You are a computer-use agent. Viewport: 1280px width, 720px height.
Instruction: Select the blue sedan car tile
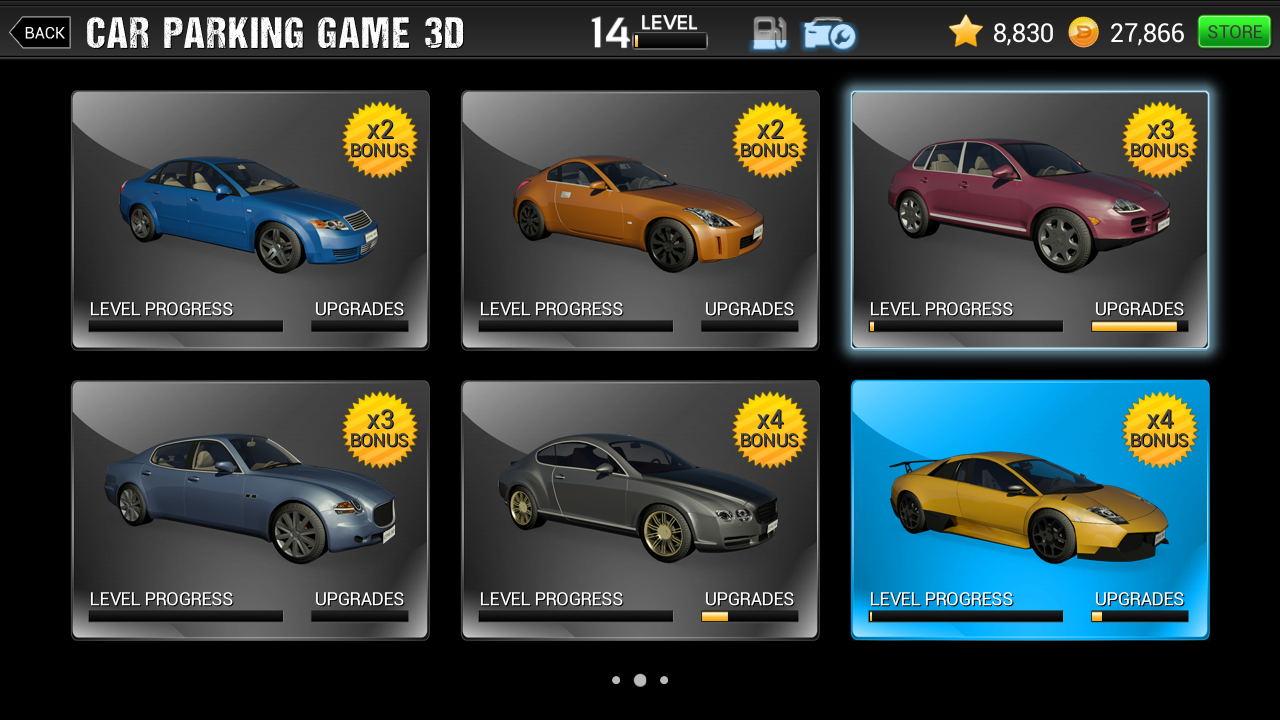(x=250, y=220)
